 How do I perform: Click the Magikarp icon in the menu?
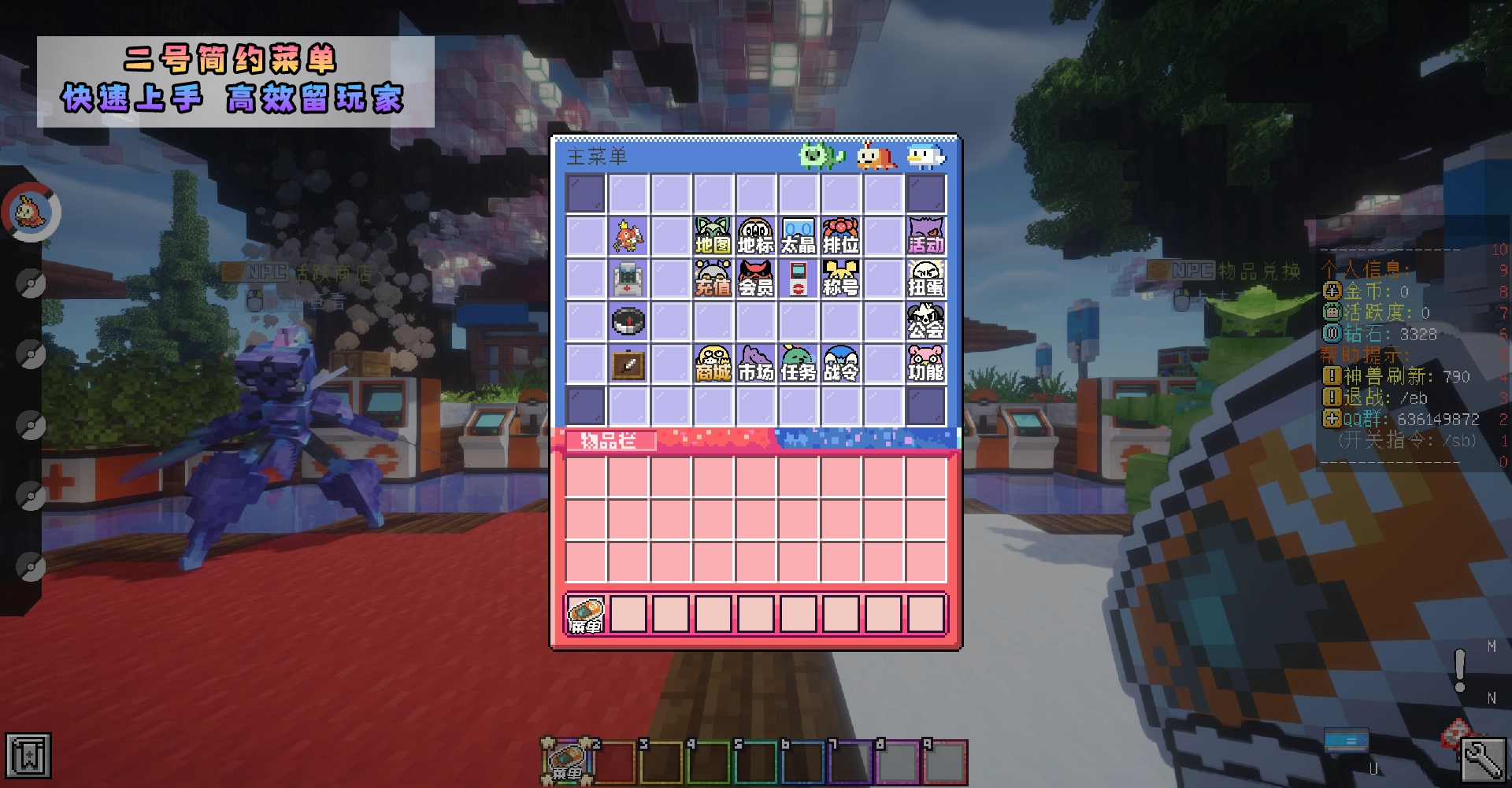(628, 234)
